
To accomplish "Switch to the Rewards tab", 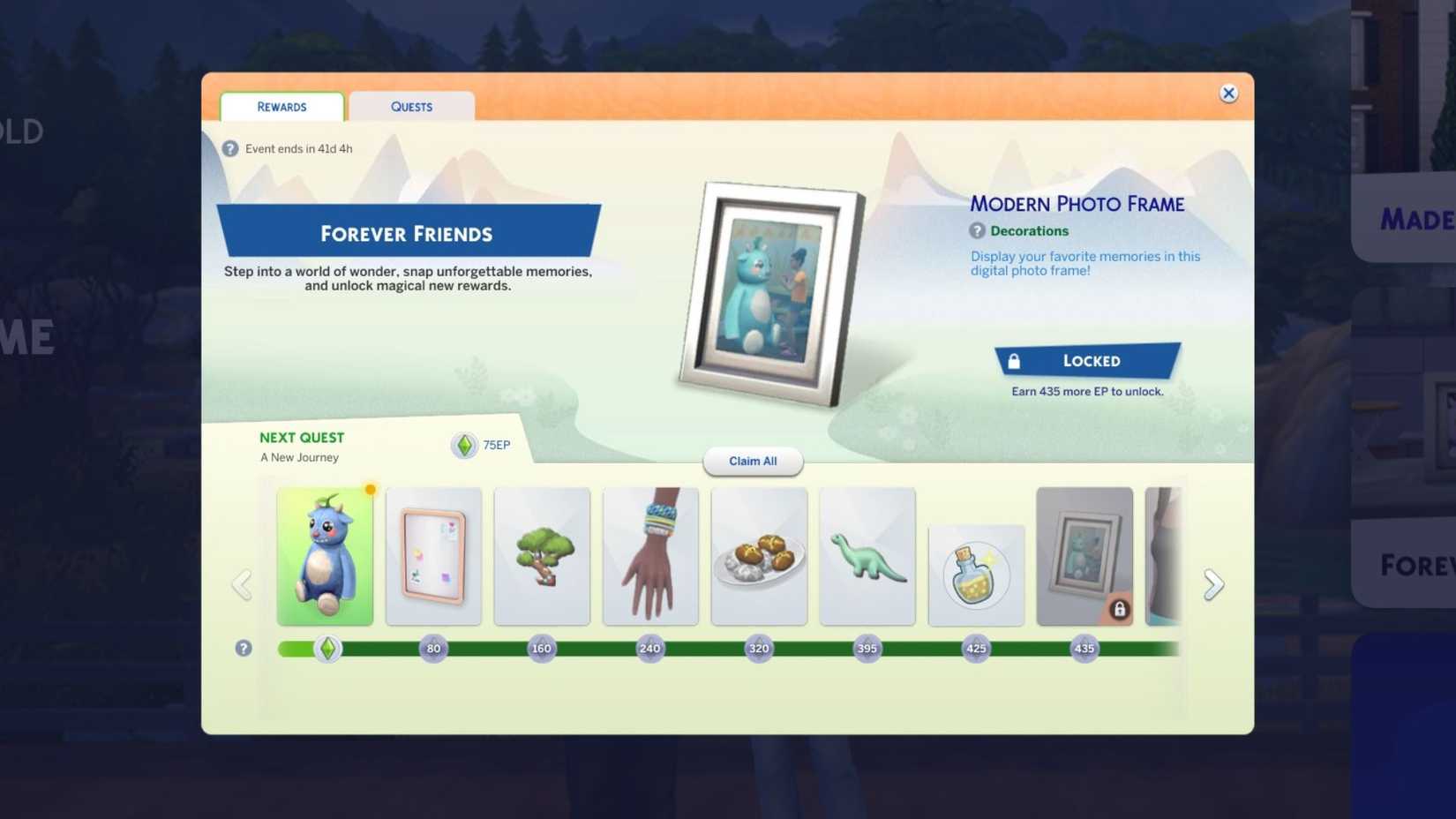I will point(281,106).
